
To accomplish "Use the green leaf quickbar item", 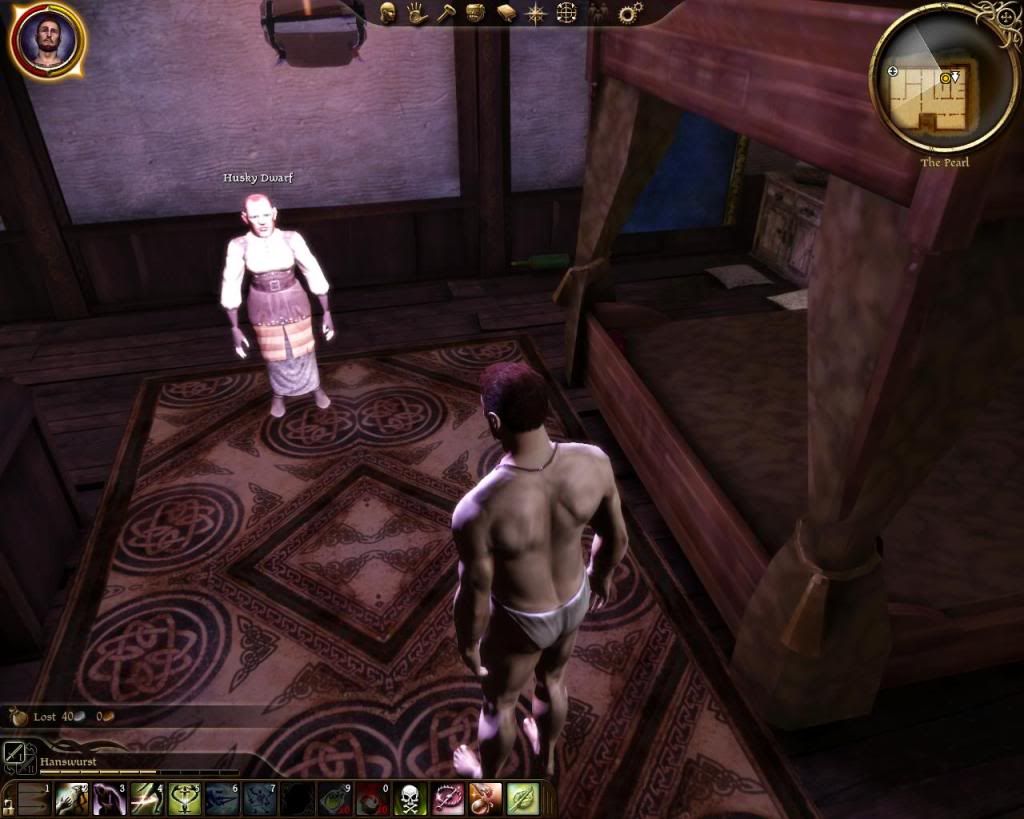I will point(522,799).
